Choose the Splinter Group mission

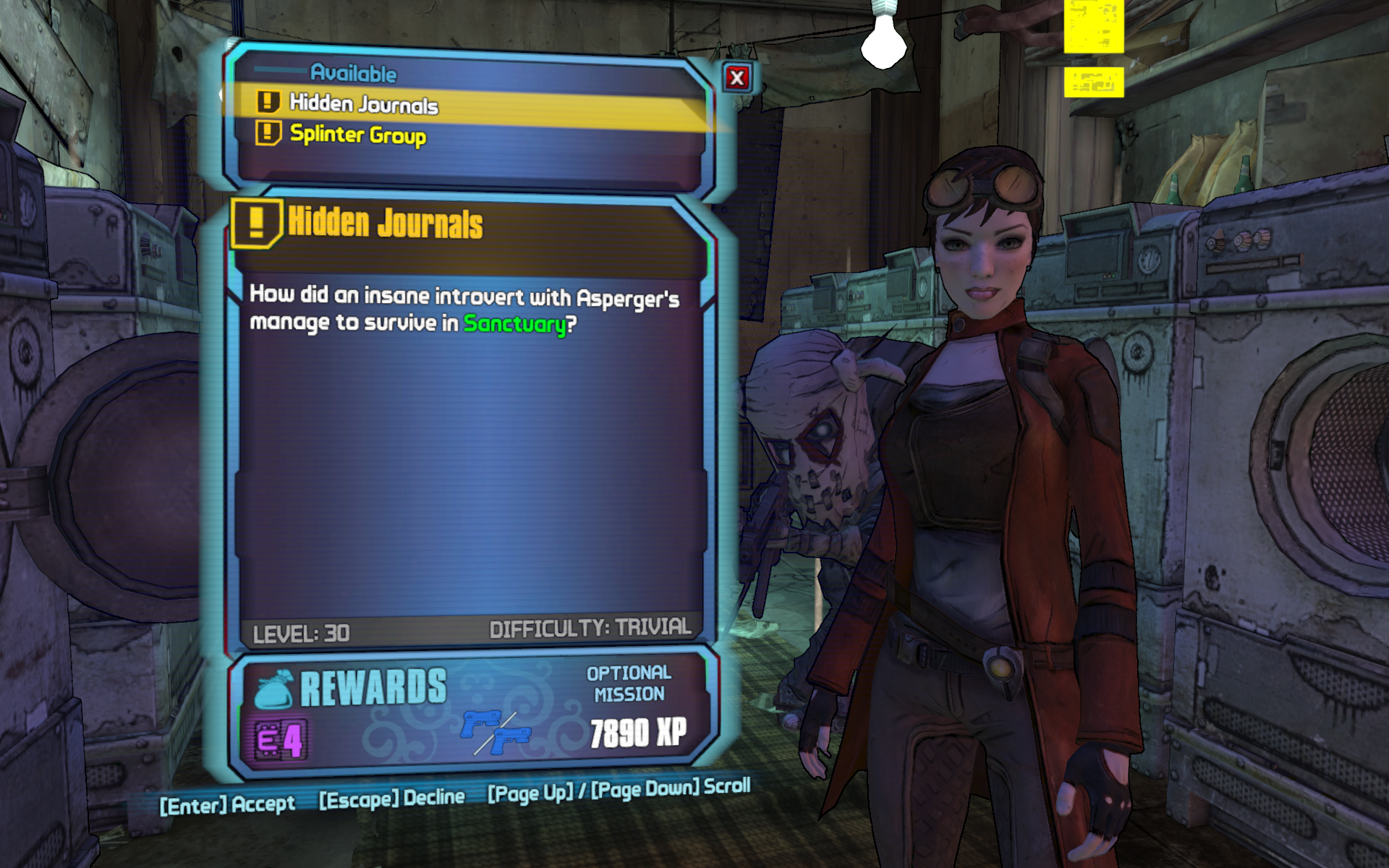coord(358,135)
